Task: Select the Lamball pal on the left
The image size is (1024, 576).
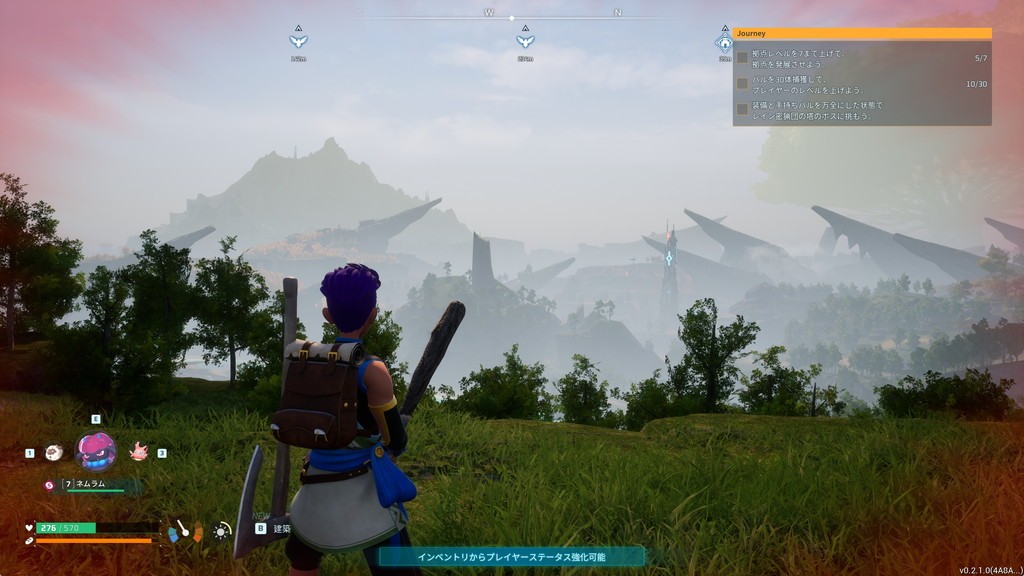Action: (53, 453)
